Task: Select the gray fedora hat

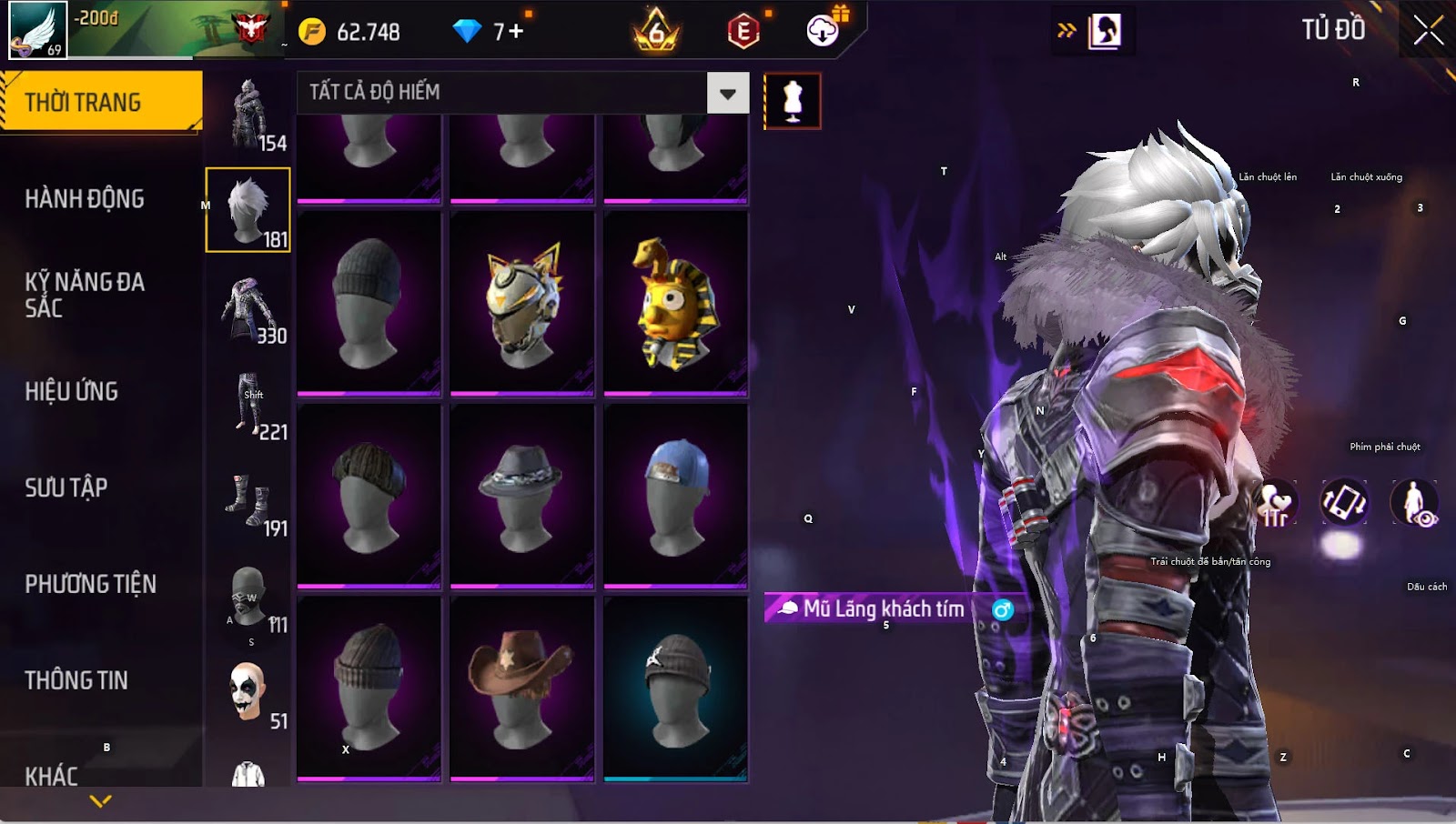Action: pyautogui.click(x=522, y=496)
